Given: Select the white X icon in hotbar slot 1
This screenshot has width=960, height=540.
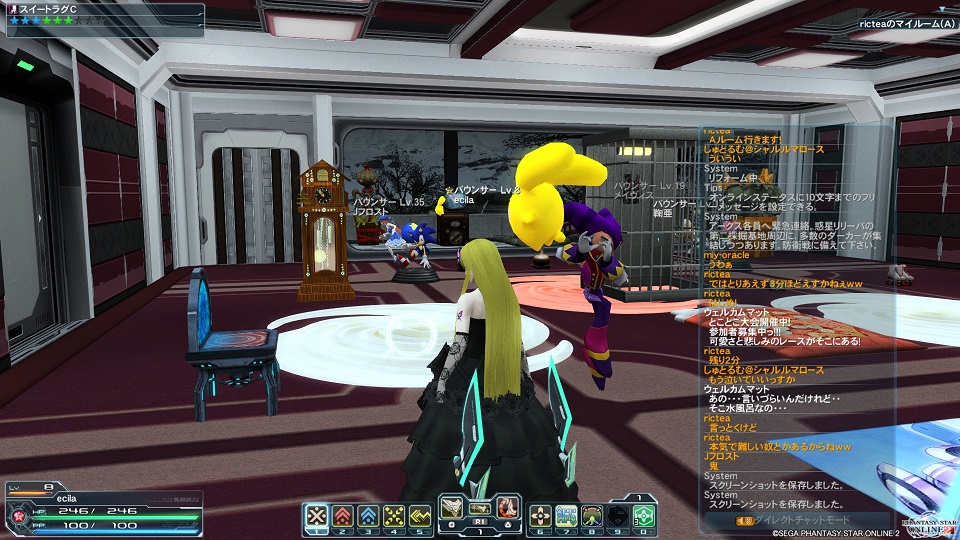Looking at the screenshot, I should click(316, 516).
